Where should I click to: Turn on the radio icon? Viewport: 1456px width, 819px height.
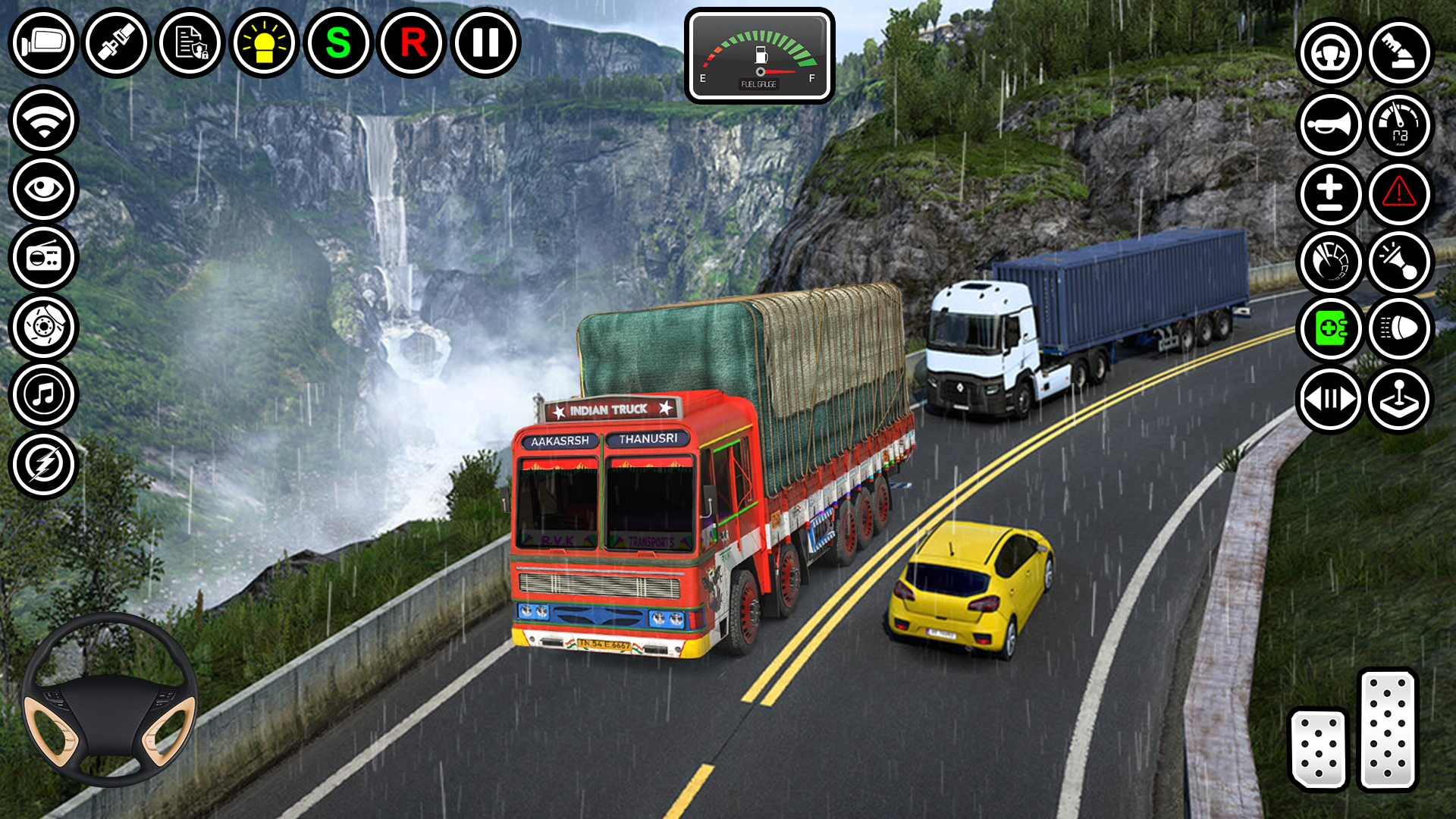point(43,258)
